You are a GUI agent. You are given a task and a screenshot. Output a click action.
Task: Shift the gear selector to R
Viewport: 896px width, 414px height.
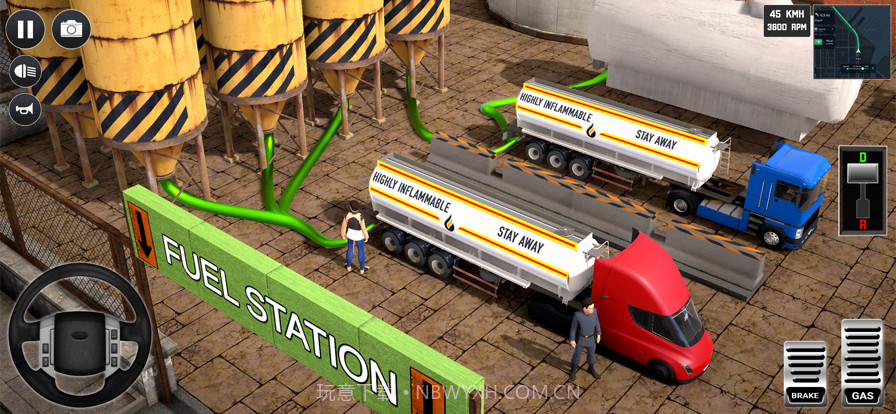pos(862,225)
